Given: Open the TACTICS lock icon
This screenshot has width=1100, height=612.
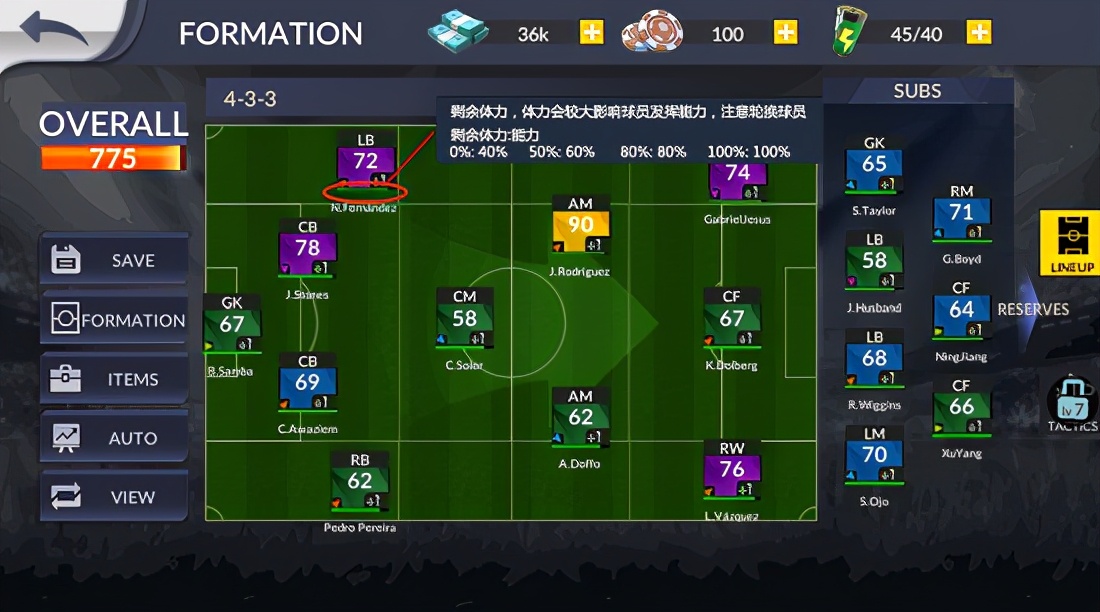Looking at the screenshot, I should point(1073,401).
